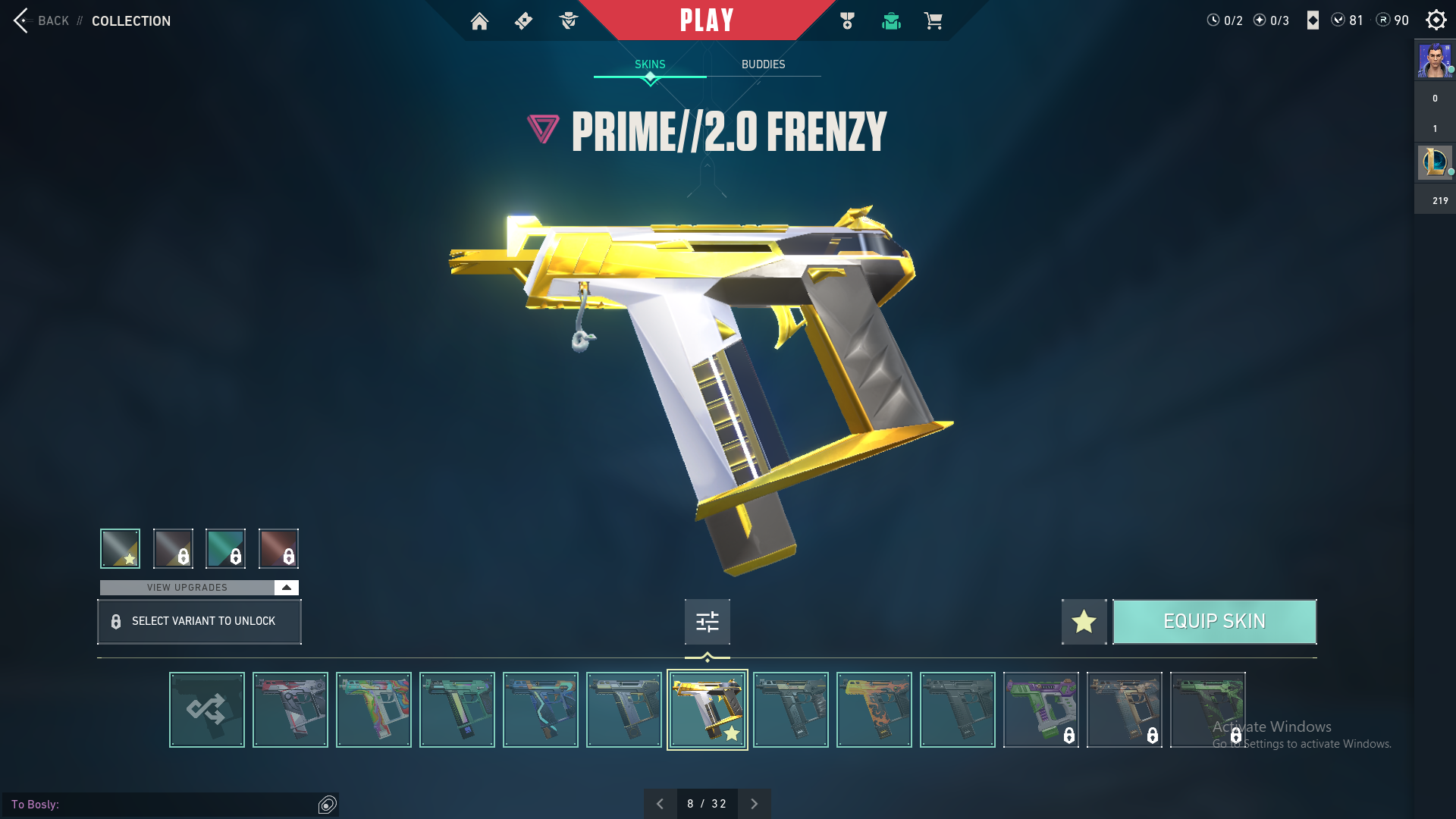Screen dimensions: 1456x819
Task: Open the settings gear icon
Action: click(1436, 20)
